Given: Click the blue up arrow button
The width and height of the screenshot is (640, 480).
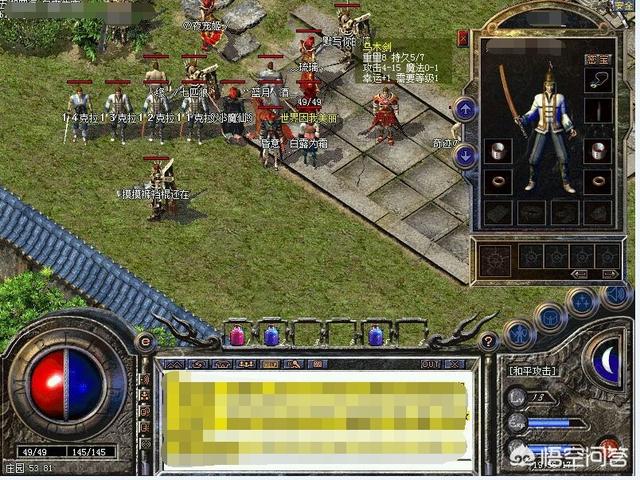Looking at the screenshot, I should (465, 108).
